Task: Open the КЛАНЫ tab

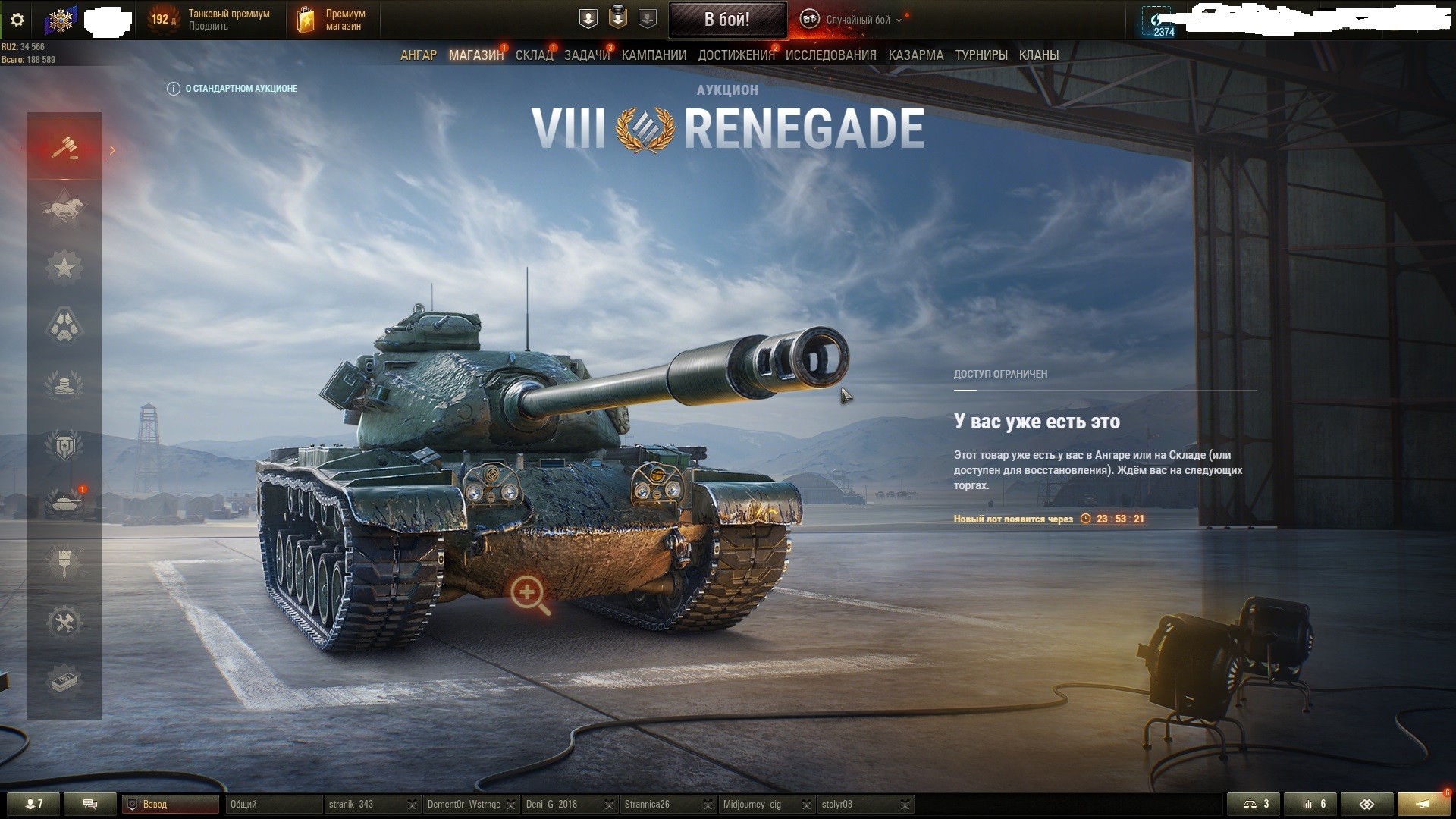Action: (x=1038, y=55)
